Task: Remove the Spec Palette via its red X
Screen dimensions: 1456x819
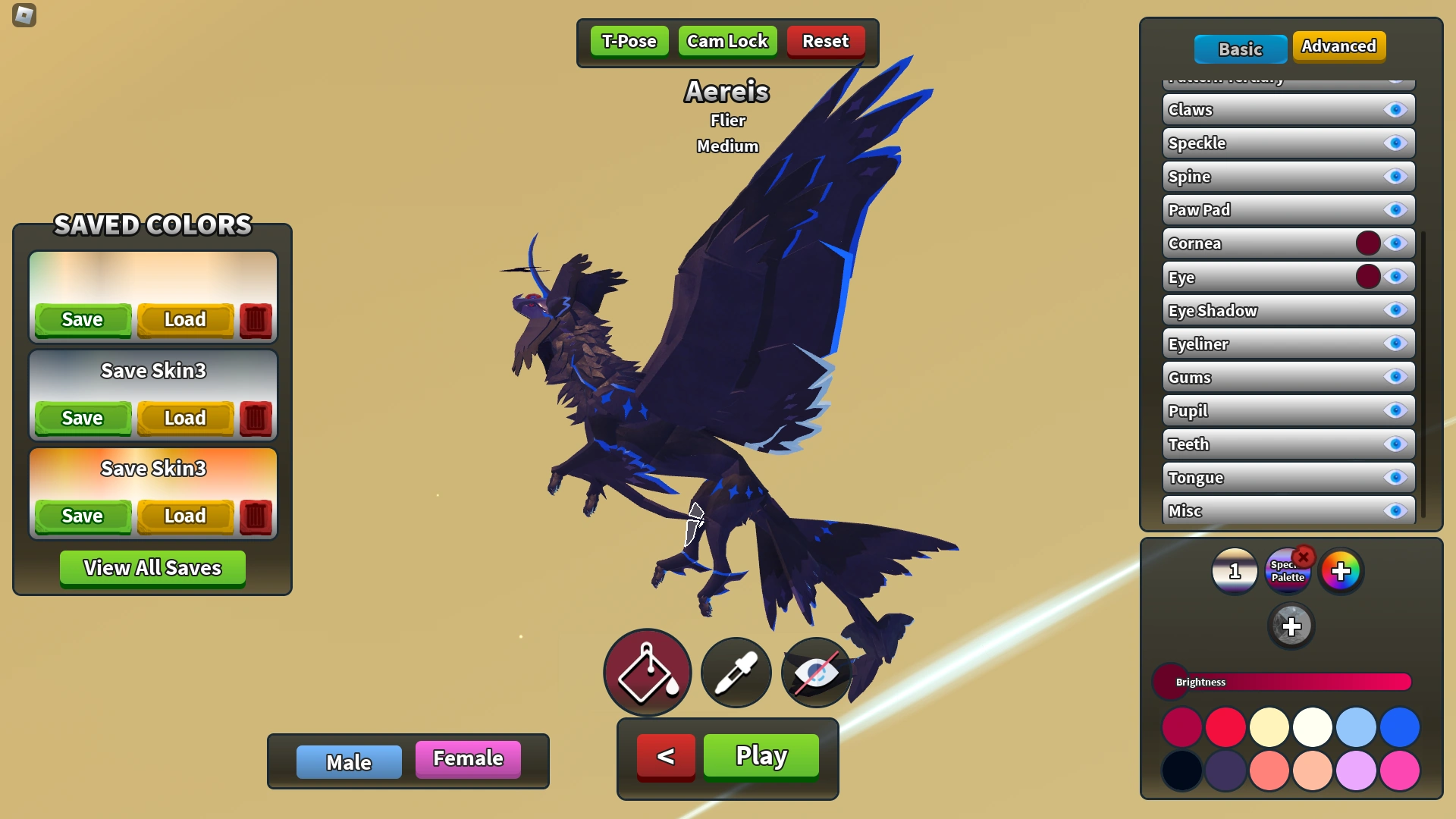Action: coord(1304,557)
